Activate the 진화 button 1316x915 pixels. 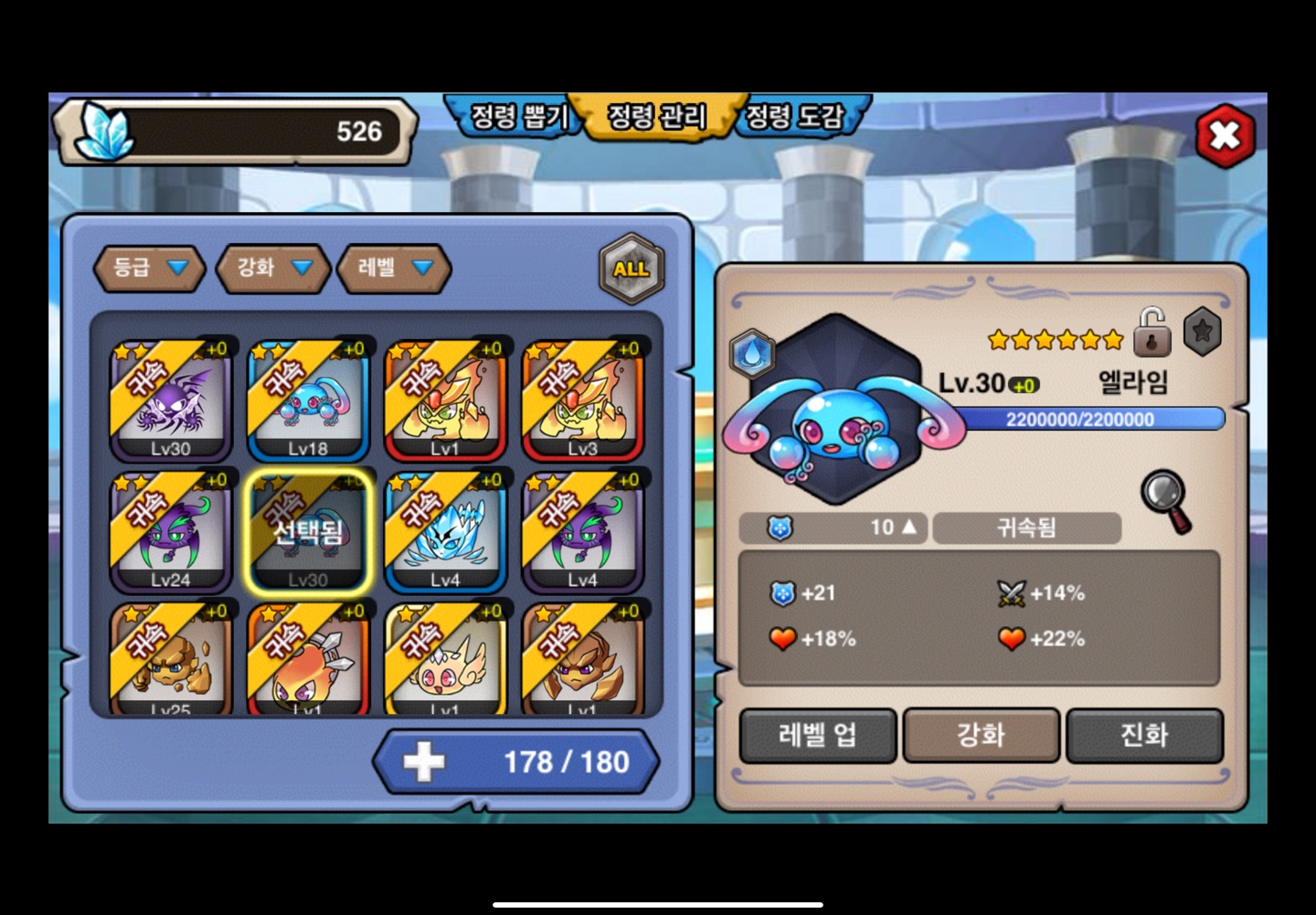[1144, 735]
